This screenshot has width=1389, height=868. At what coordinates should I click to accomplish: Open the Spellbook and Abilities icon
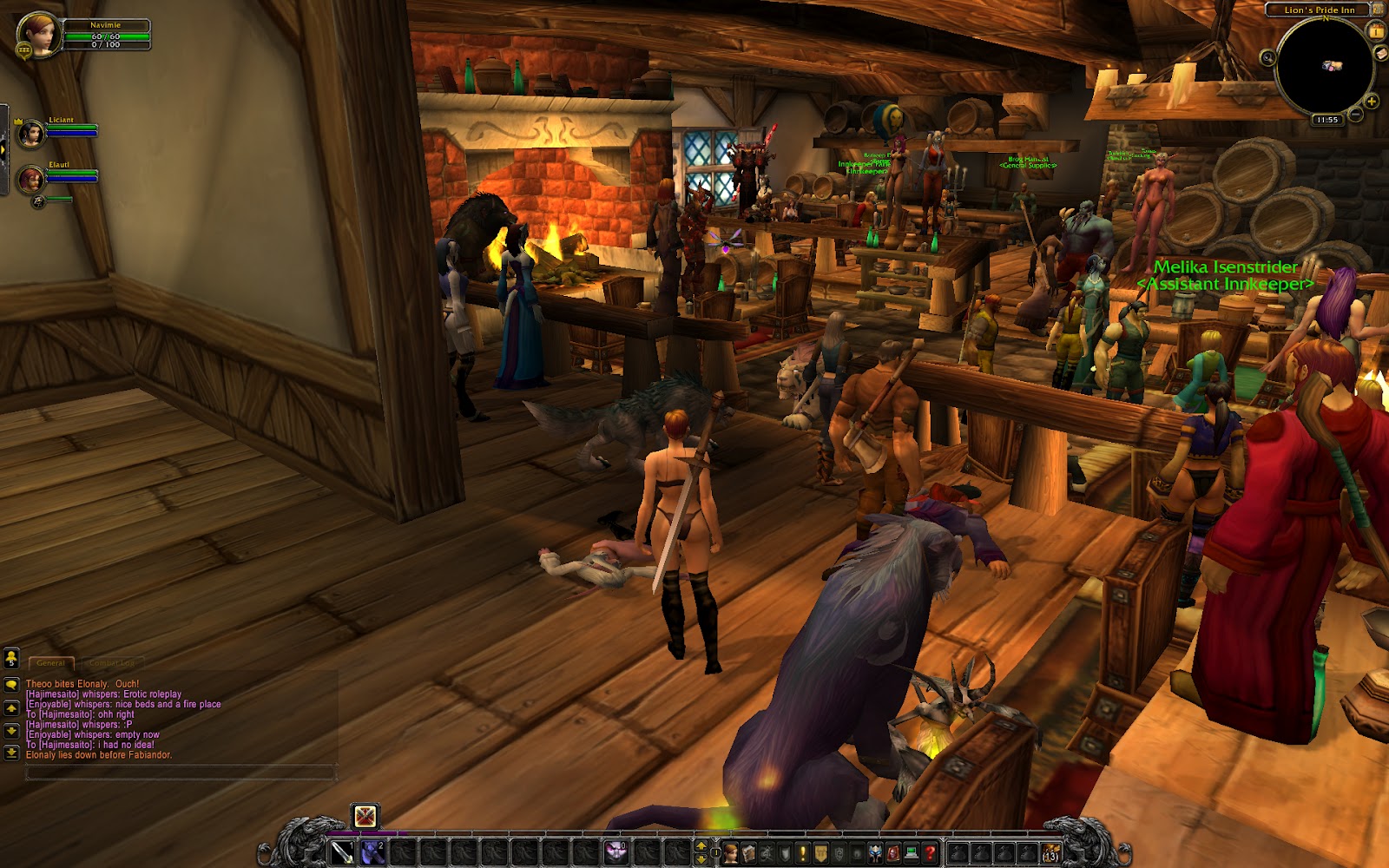(x=749, y=852)
